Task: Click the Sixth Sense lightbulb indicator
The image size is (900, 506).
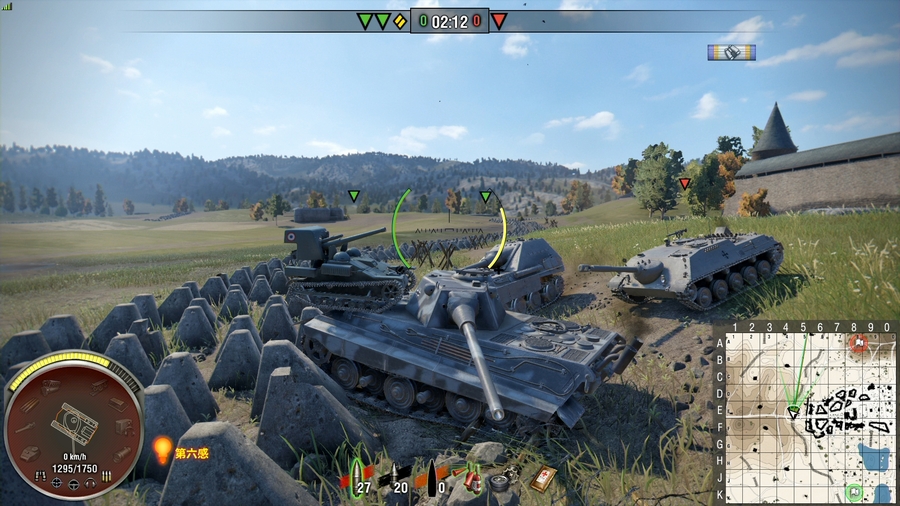Action: click(163, 450)
